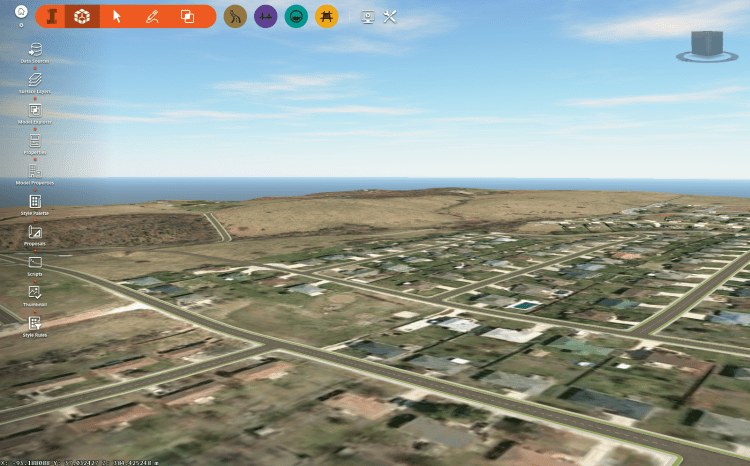Open the Proposals panel
This screenshot has width=750, height=466.
pos(35,232)
